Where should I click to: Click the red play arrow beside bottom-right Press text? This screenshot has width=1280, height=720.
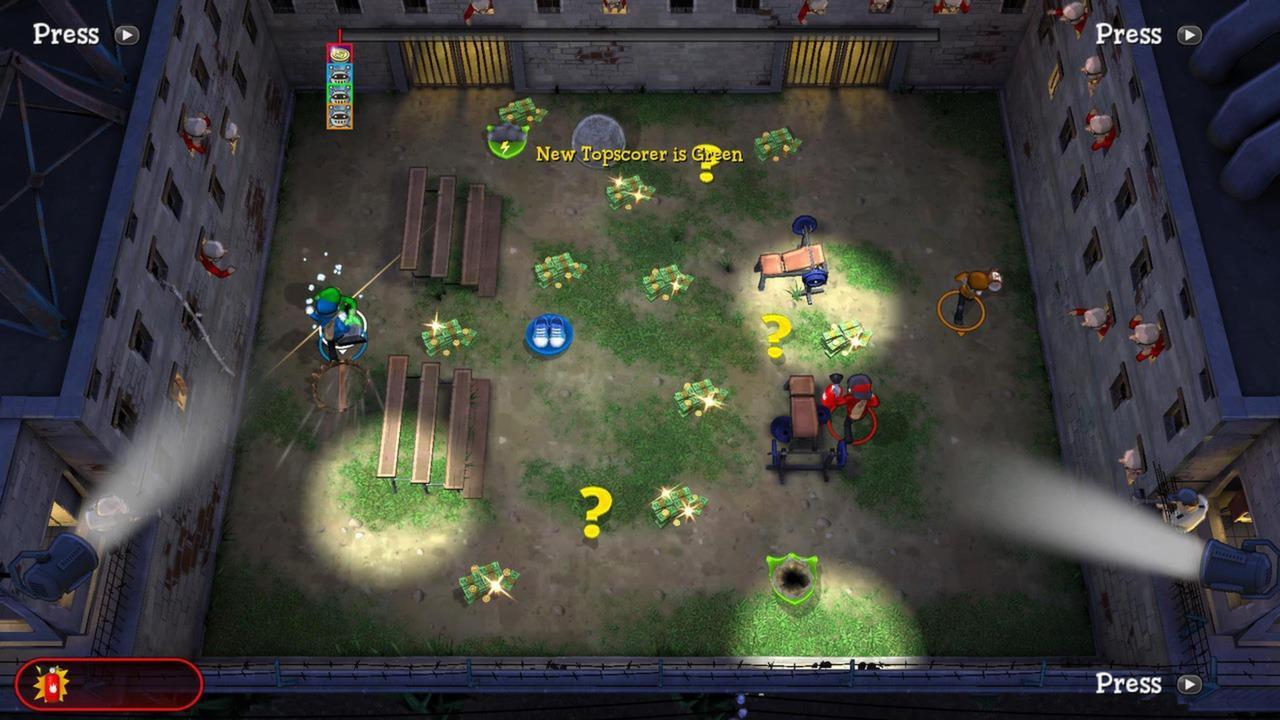(1189, 684)
